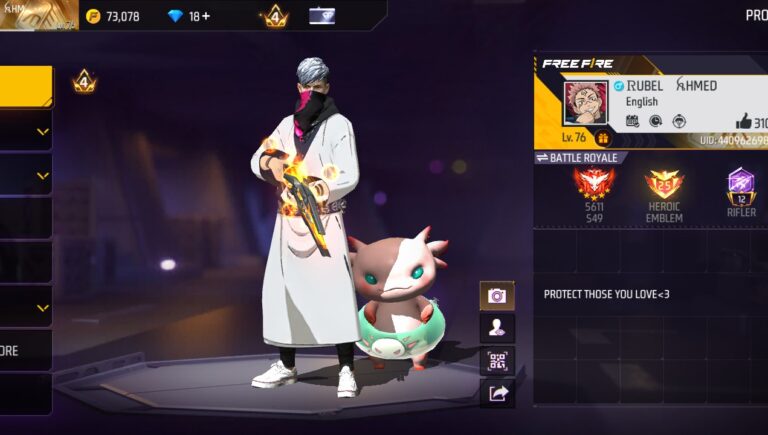Open the banner card in the top-left corner

pos(38,15)
